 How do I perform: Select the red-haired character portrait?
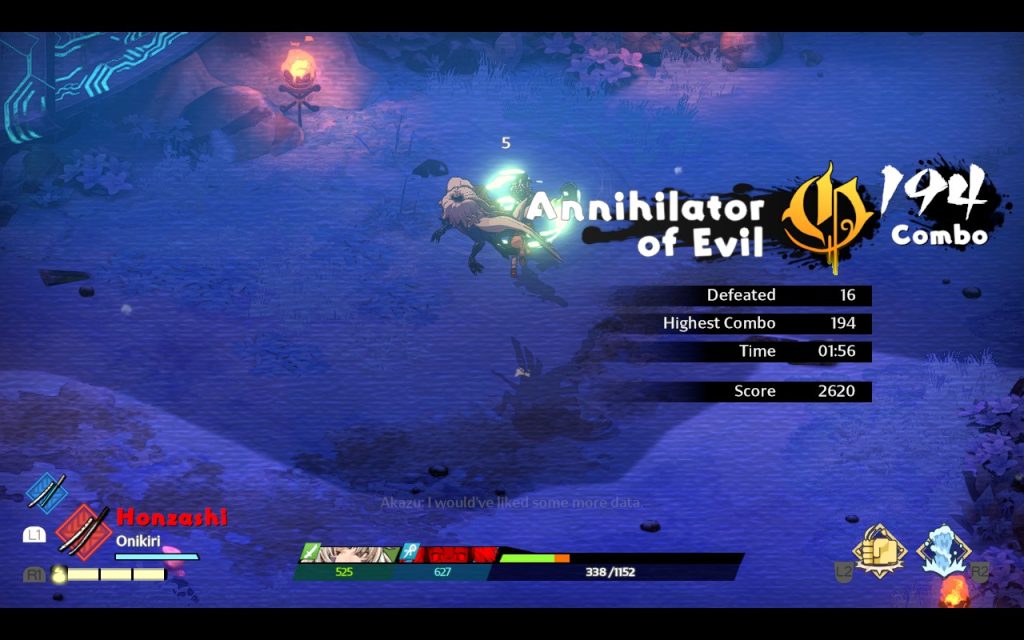[456, 554]
